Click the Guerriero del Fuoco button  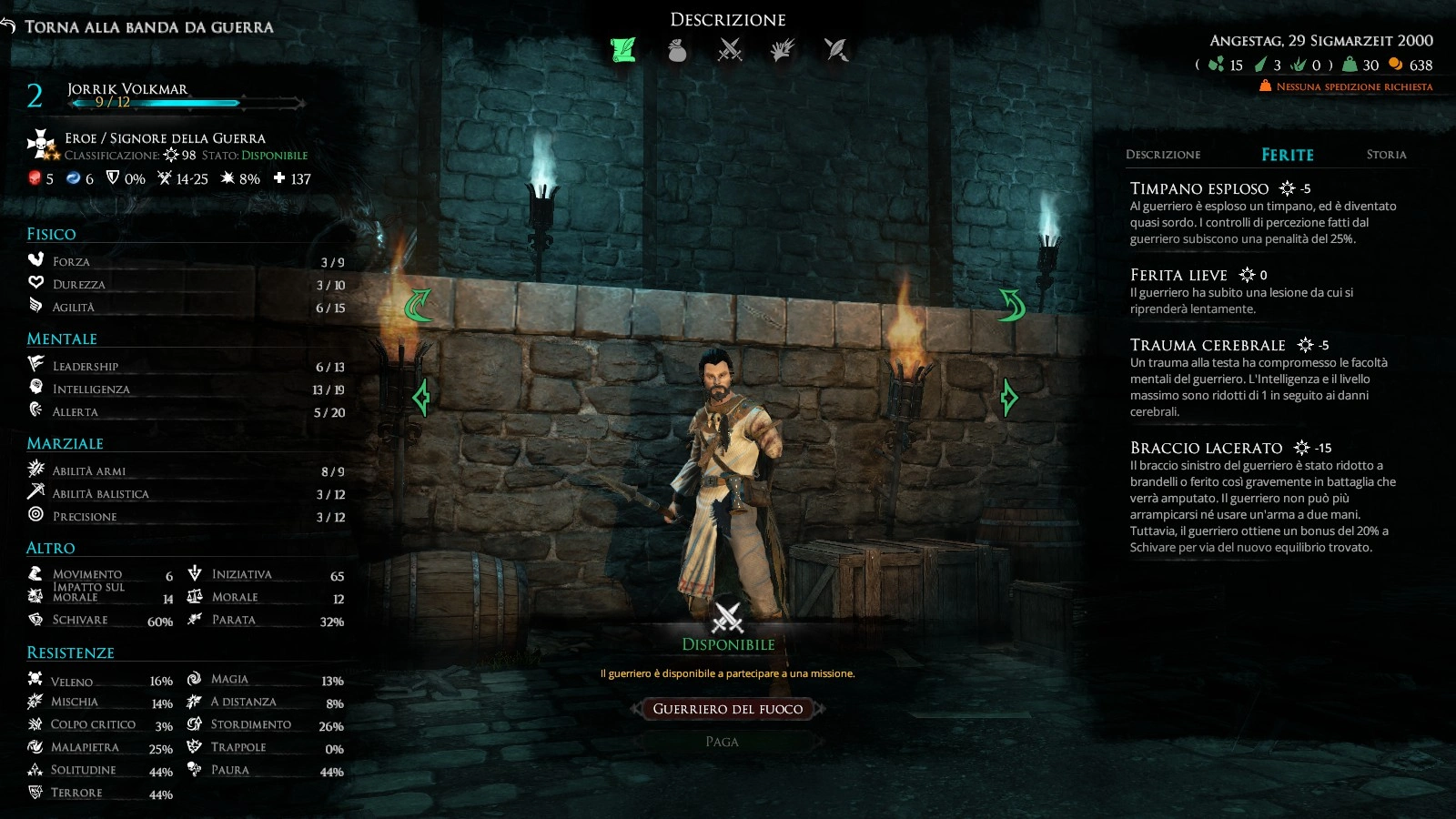pos(728,709)
